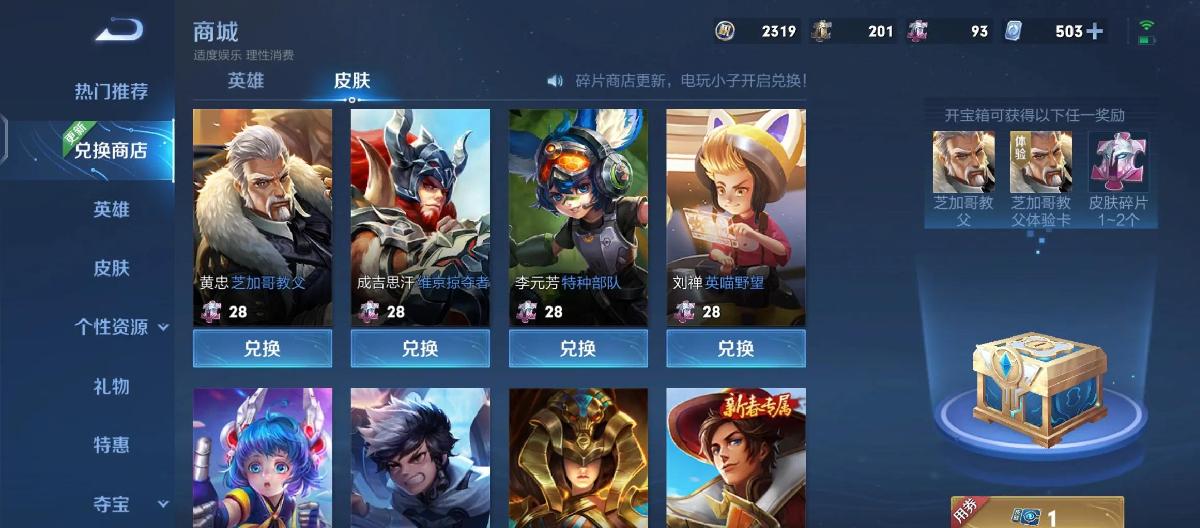Open the 特惠 deals section
This screenshot has height=528, width=1200.
111,446
